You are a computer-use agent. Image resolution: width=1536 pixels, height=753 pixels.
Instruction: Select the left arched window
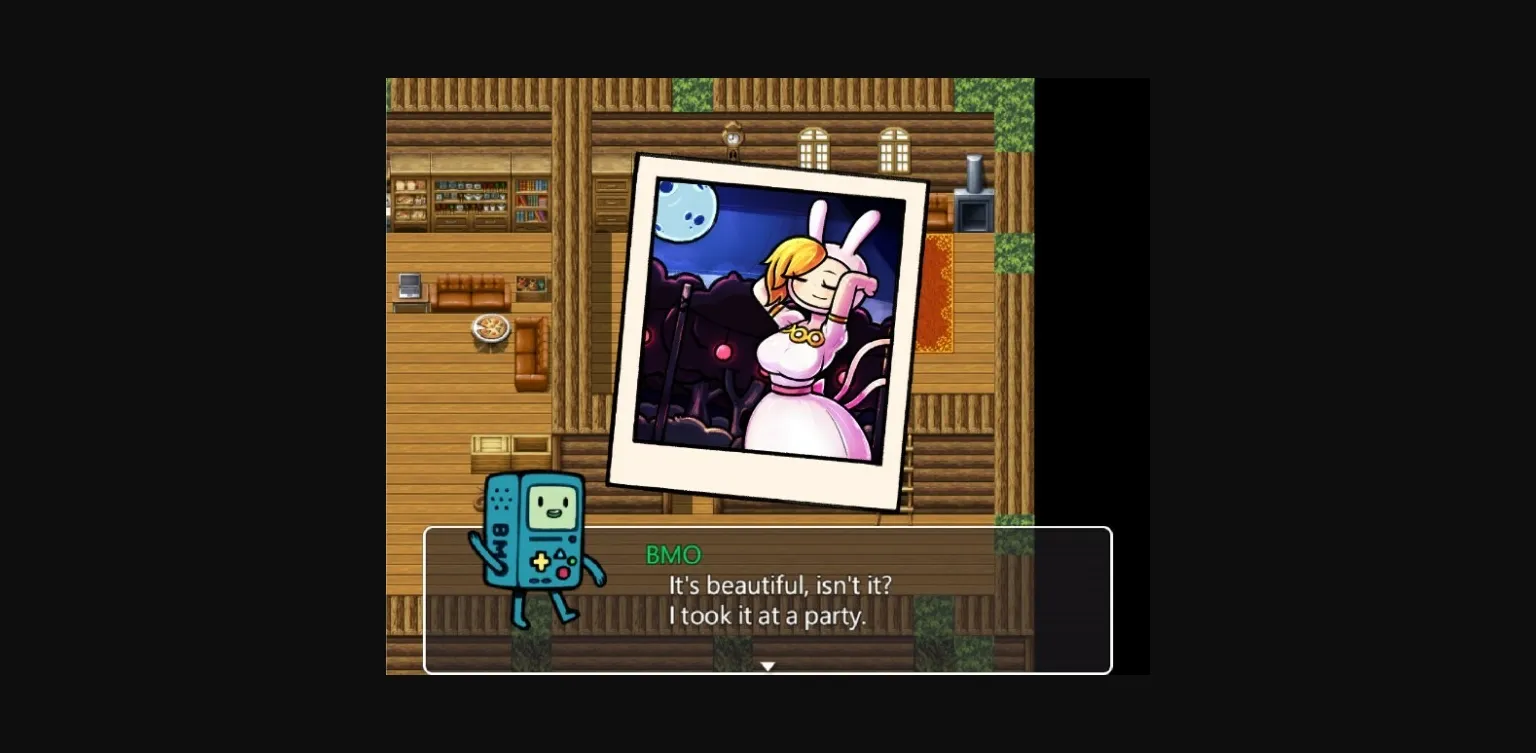[x=812, y=150]
